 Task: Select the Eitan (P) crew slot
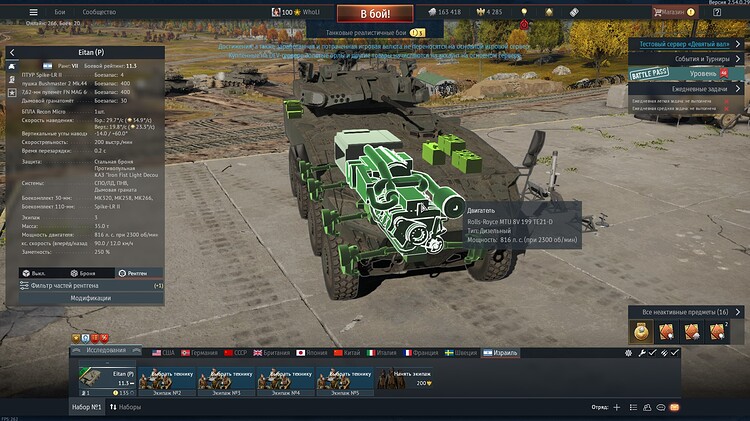tap(107, 381)
